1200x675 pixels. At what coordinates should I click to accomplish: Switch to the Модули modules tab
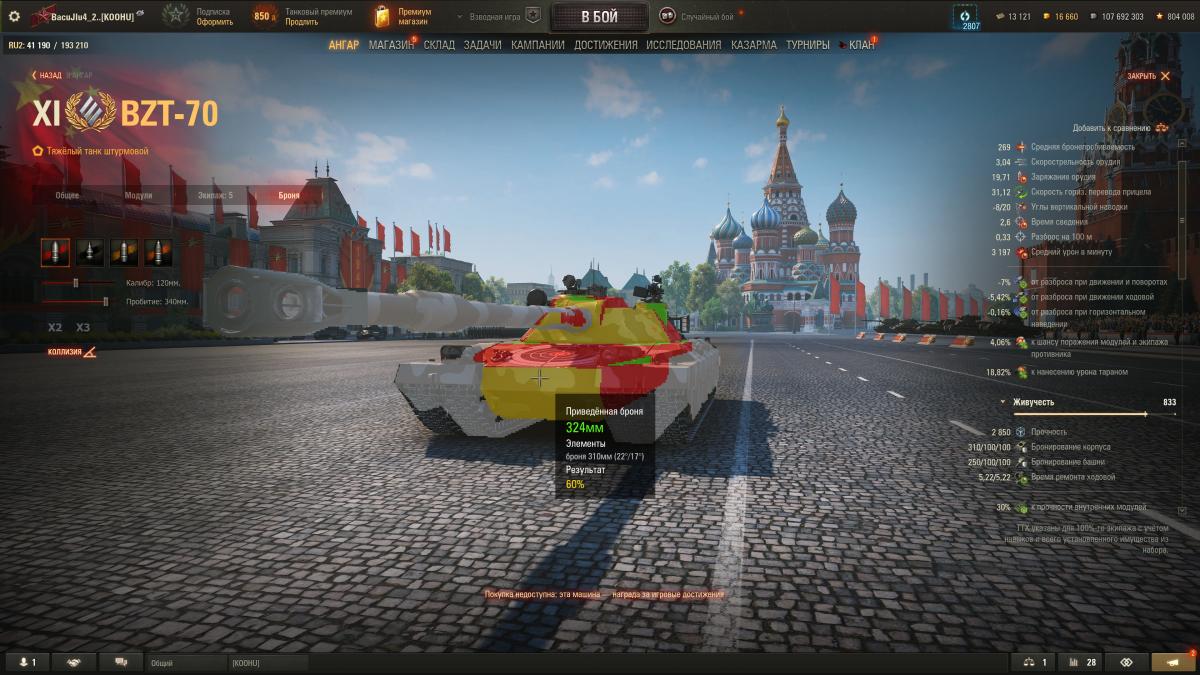[138, 195]
